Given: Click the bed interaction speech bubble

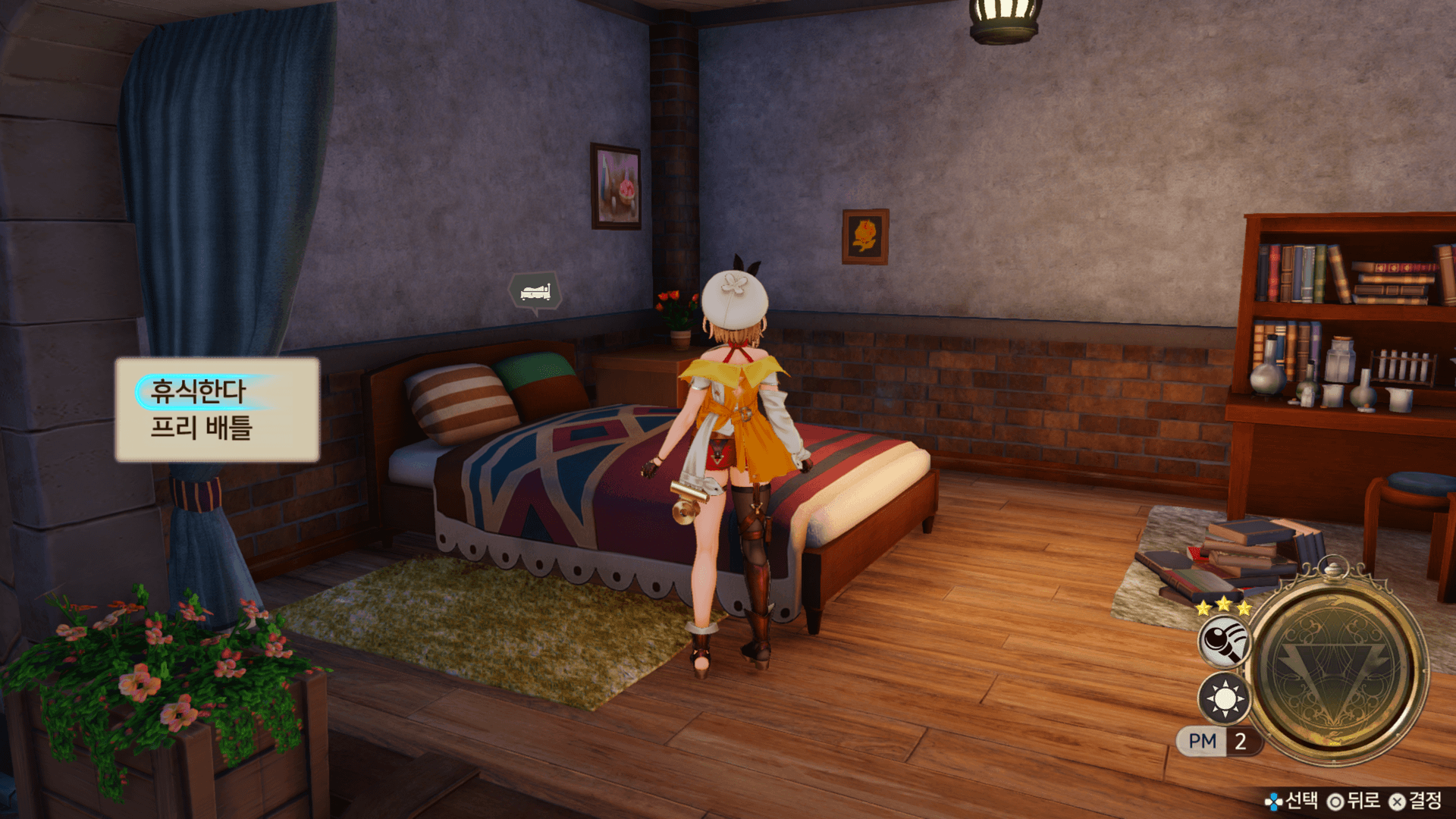Looking at the screenshot, I should pos(535,291).
